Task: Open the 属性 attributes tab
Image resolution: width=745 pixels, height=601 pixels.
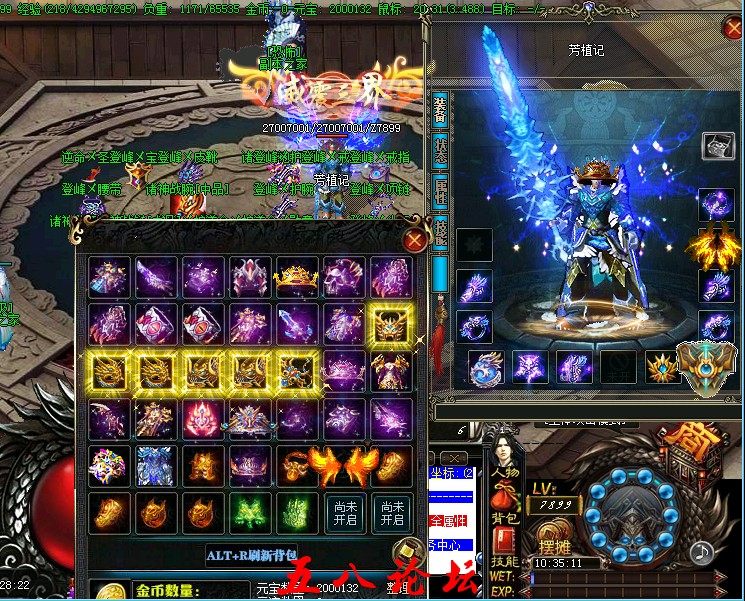Action: (x=440, y=190)
